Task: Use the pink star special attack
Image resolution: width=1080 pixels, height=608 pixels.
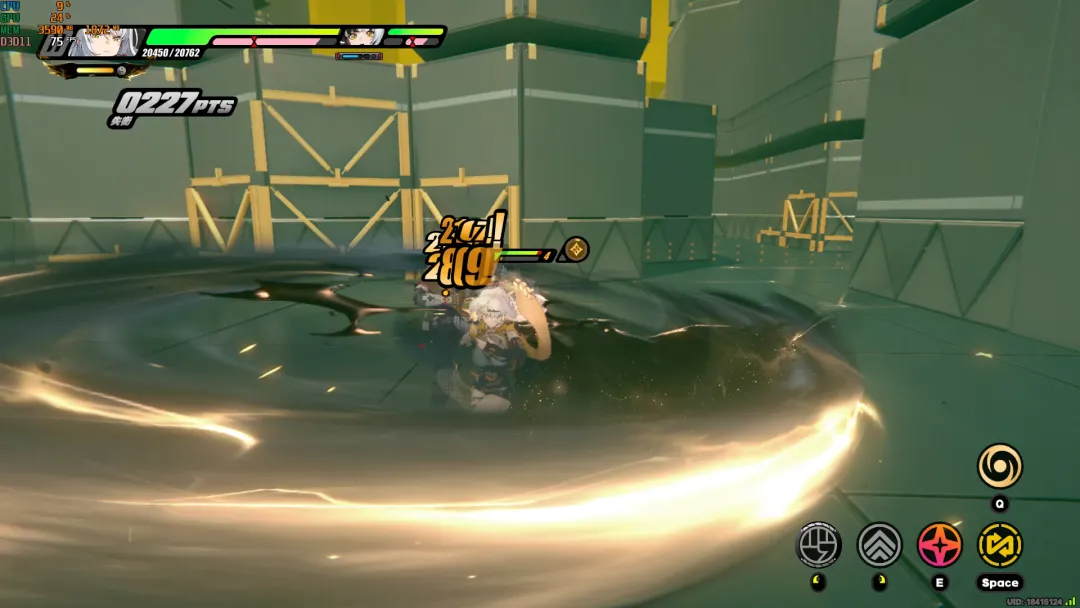Action: coord(939,545)
